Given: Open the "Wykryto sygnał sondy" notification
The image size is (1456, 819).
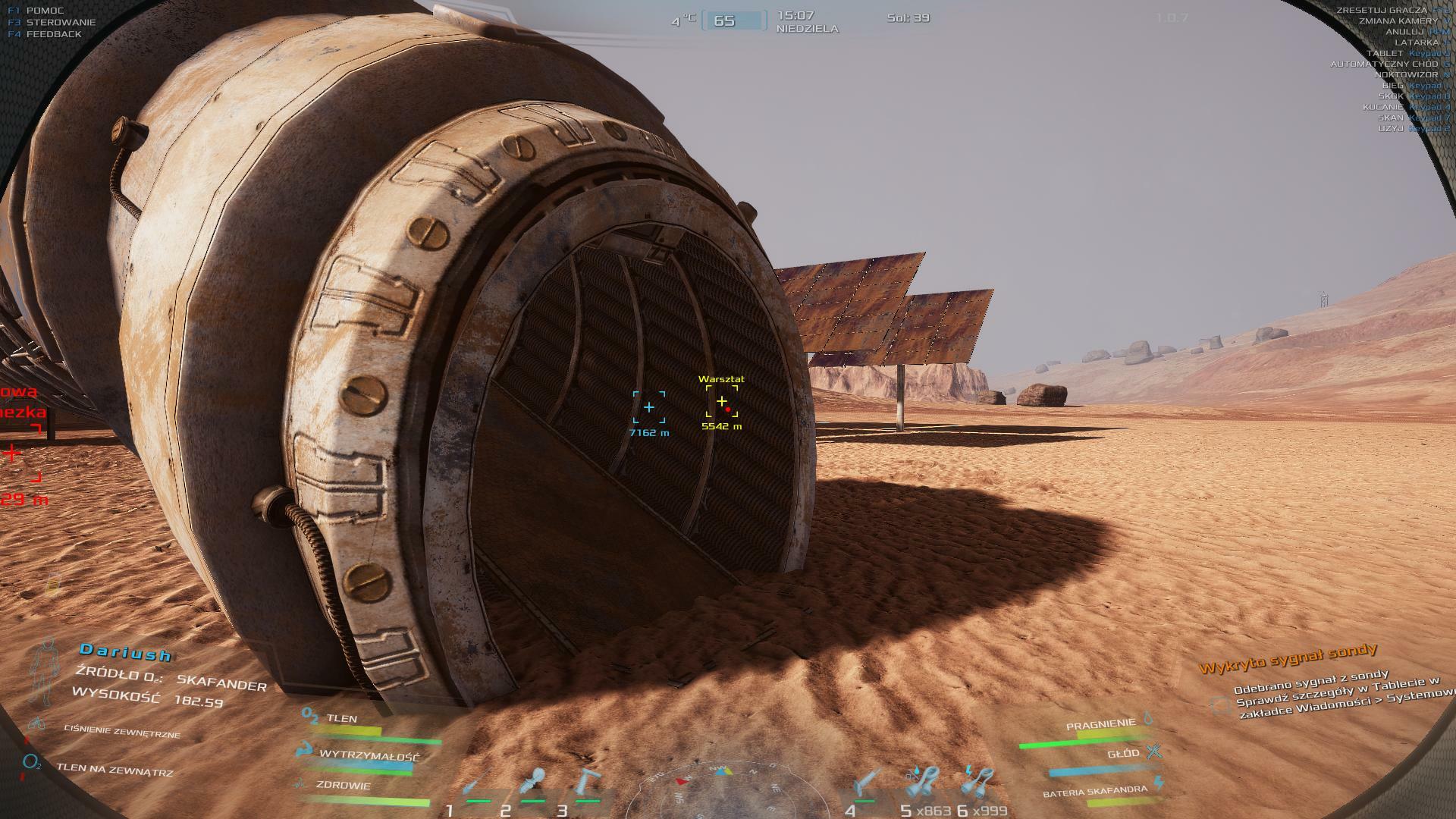Looking at the screenshot, I should (1289, 658).
